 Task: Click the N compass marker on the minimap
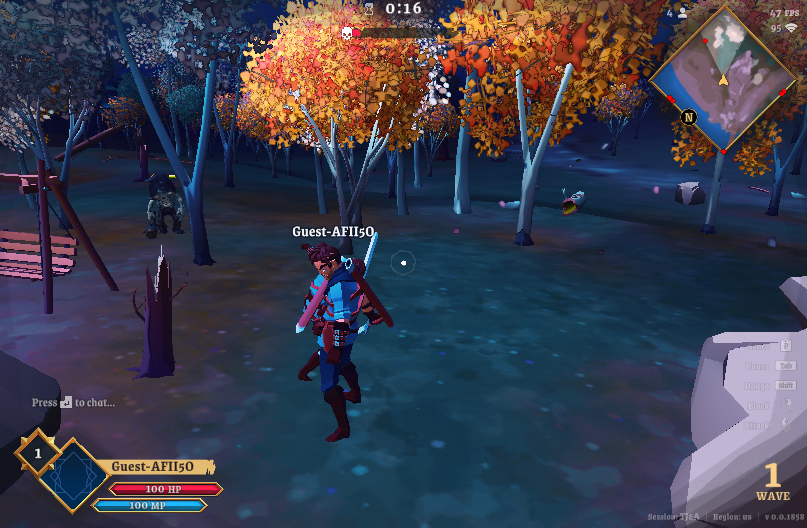coord(689,117)
